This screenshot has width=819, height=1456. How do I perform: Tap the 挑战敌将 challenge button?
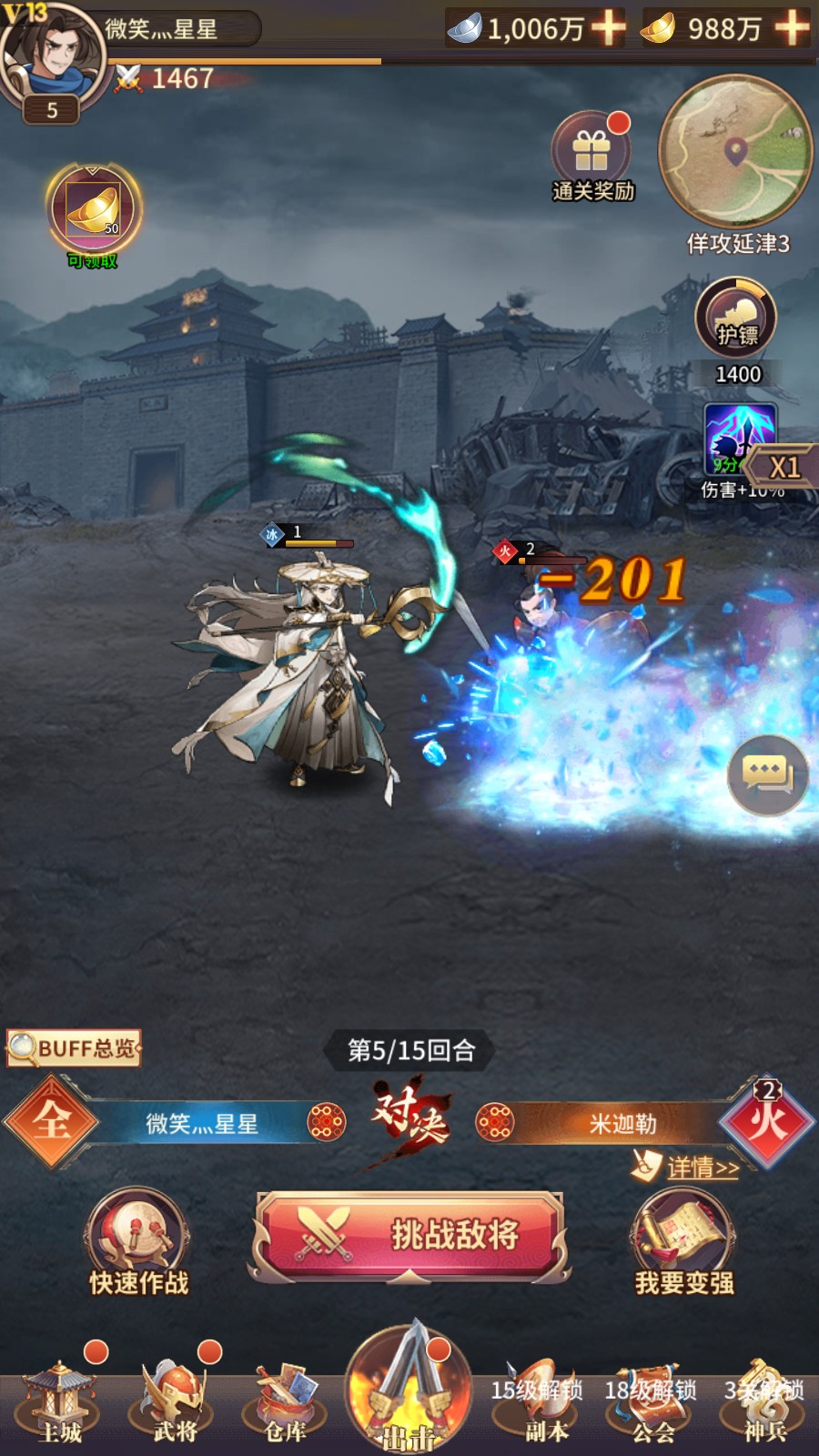pos(409,1235)
